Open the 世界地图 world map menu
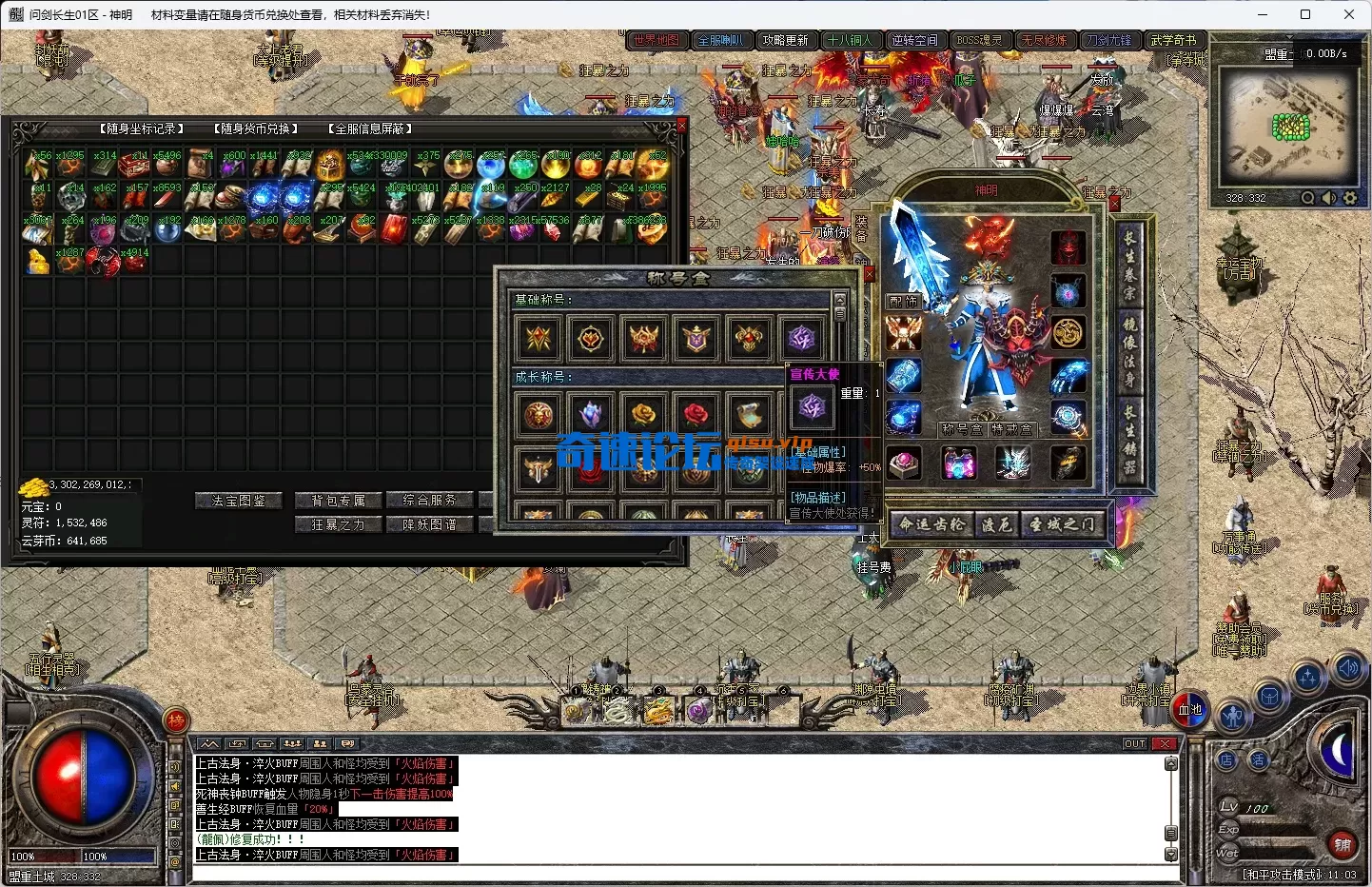 (x=657, y=40)
